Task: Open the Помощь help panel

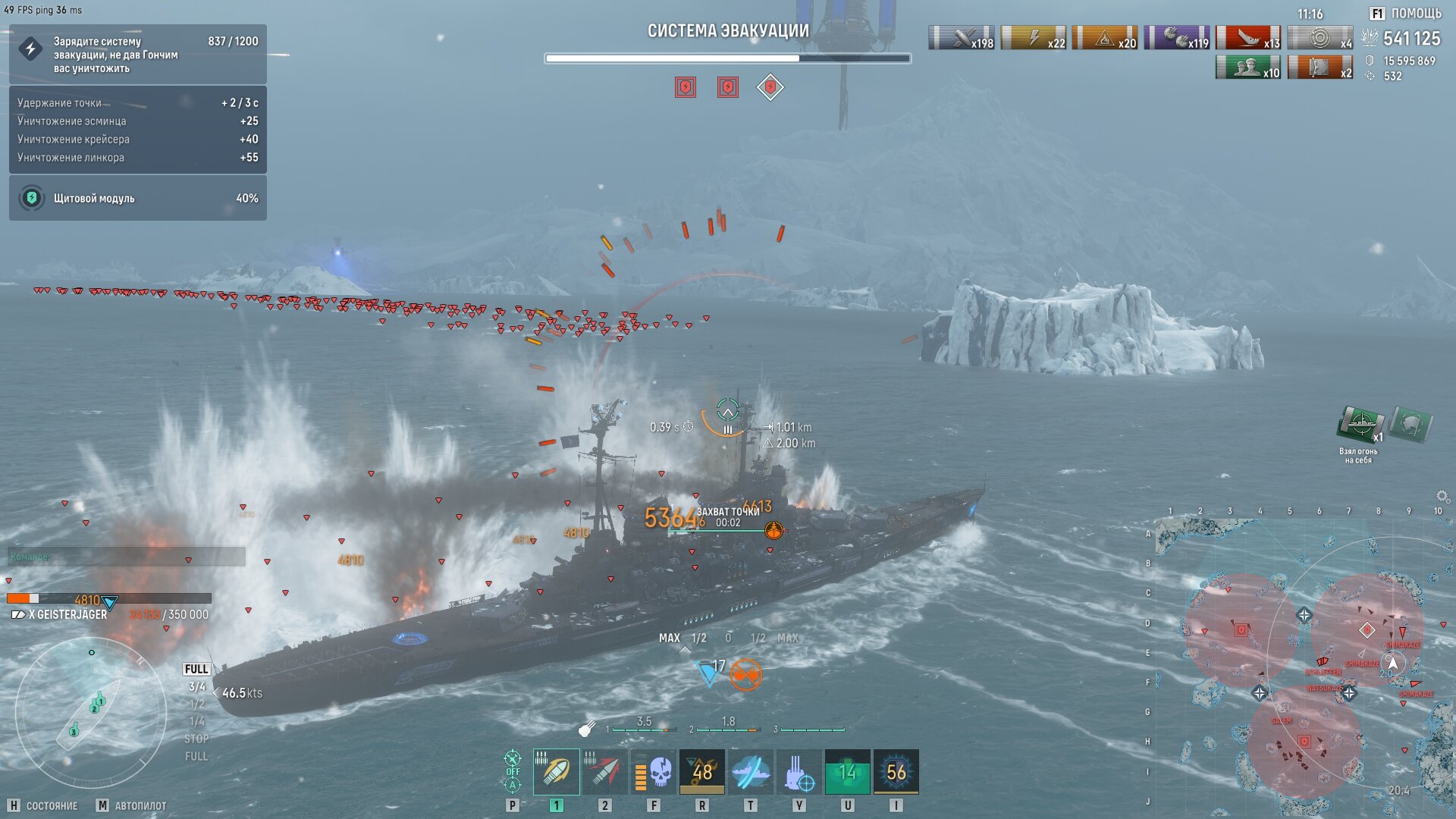Action: (x=1407, y=14)
